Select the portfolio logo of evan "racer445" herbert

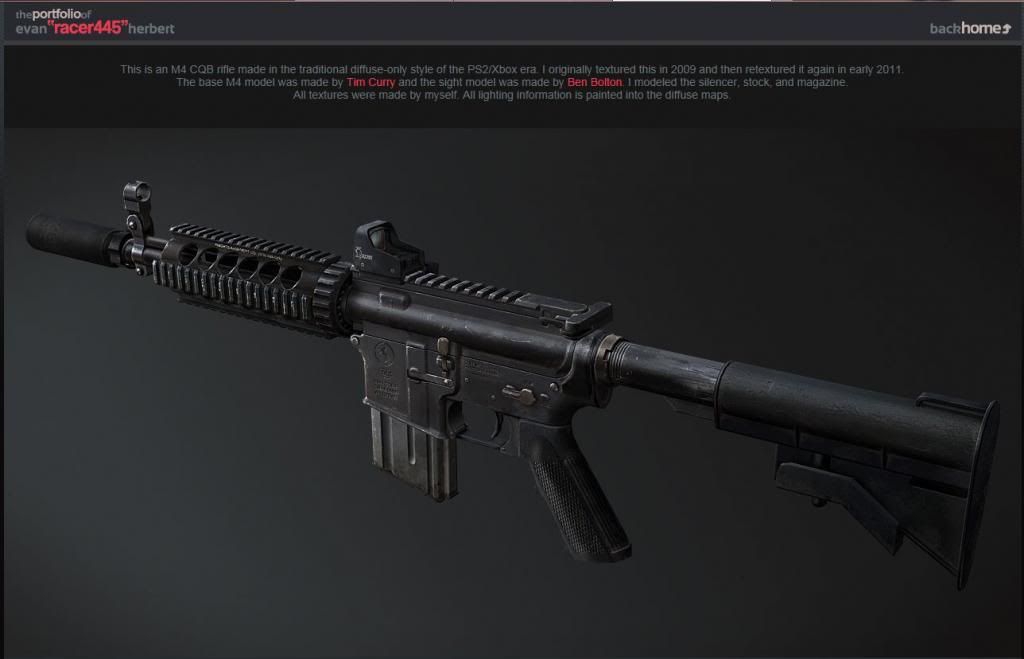click(95, 22)
